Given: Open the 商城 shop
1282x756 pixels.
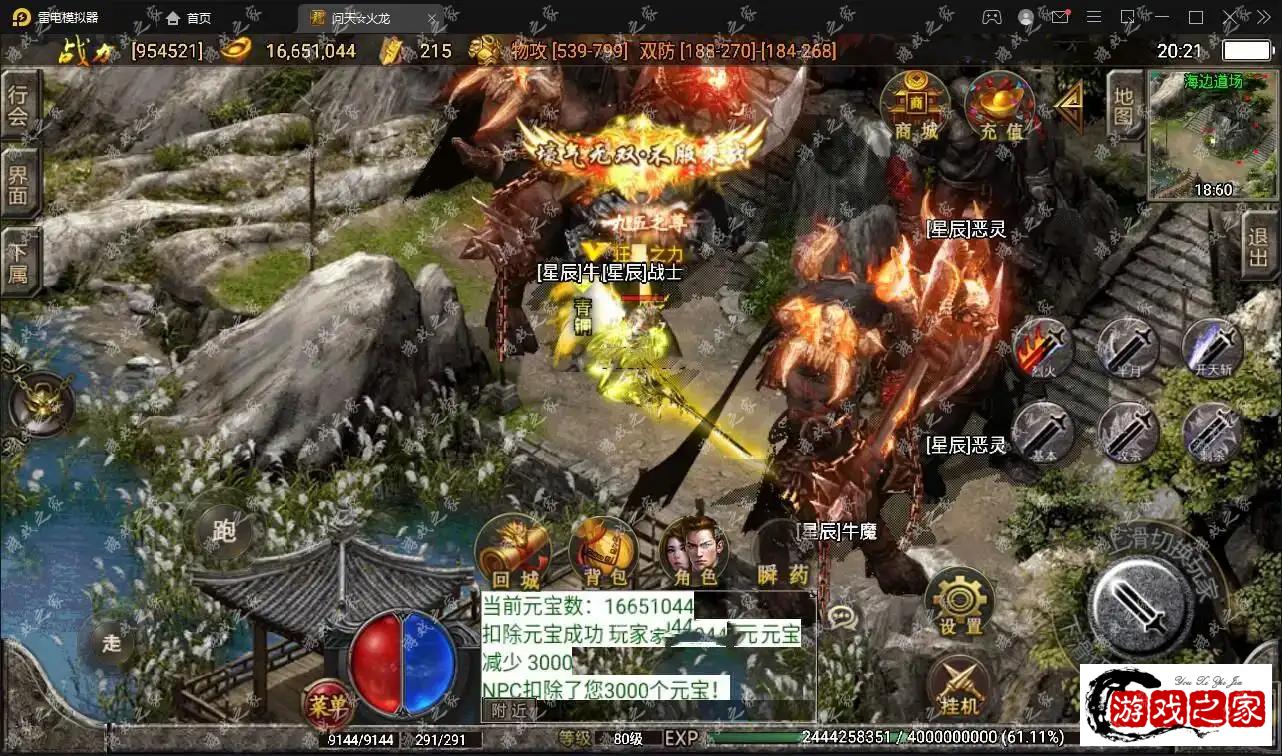Looking at the screenshot, I should coord(915,105).
